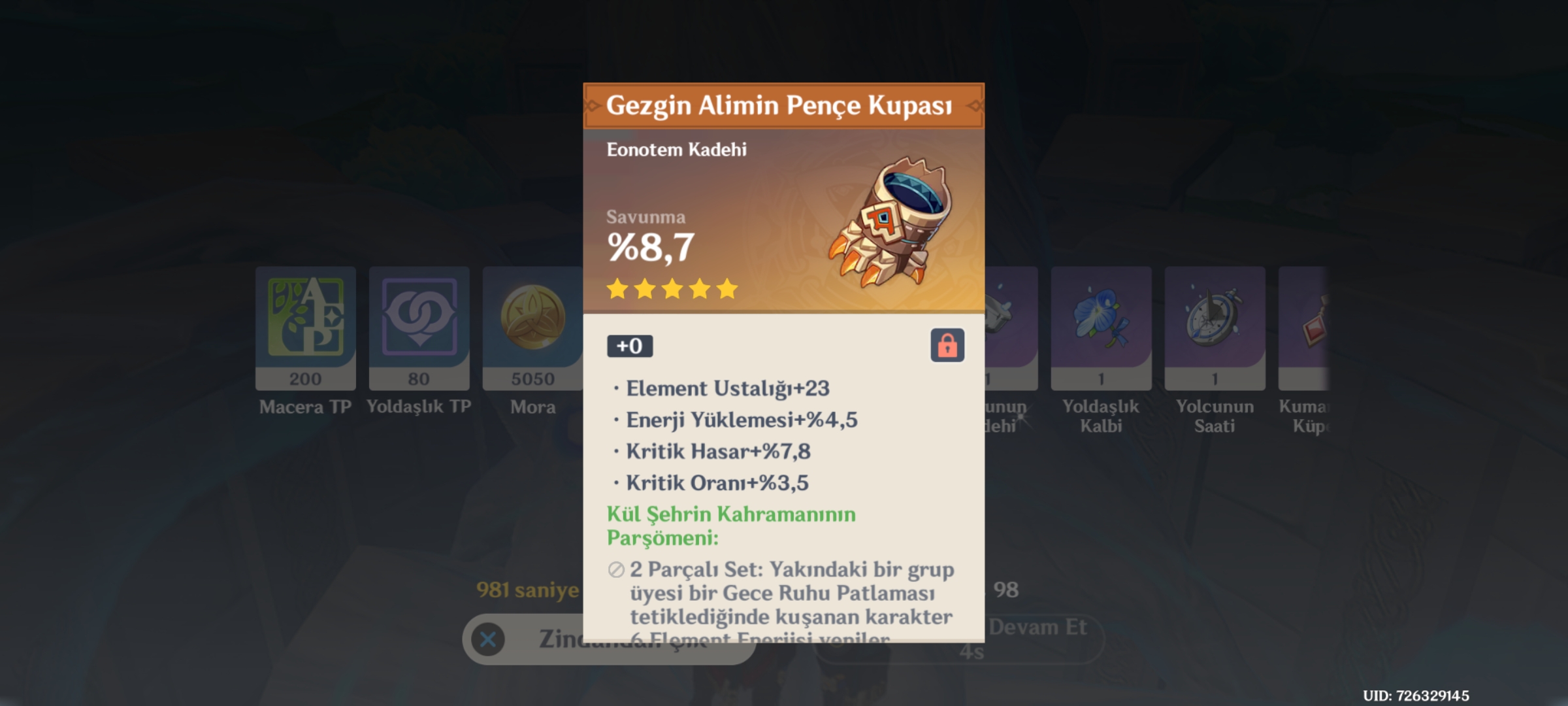
Task: Click the five-star rating row
Action: coord(670,290)
